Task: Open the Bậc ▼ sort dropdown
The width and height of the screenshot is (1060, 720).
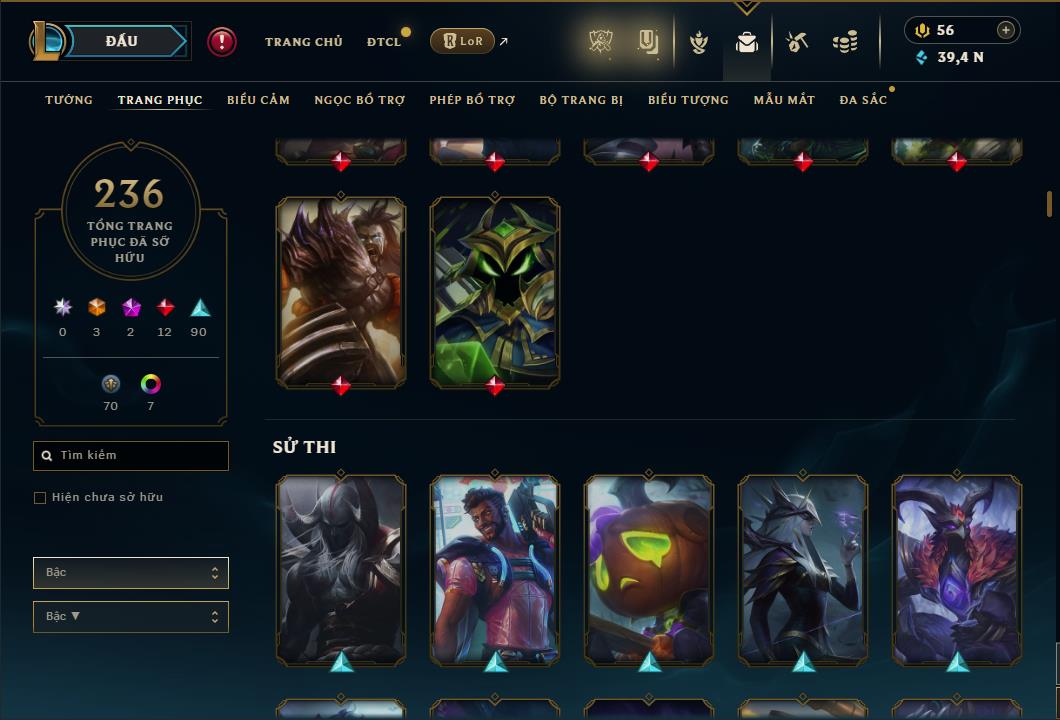Action: click(x=131, y=617)
